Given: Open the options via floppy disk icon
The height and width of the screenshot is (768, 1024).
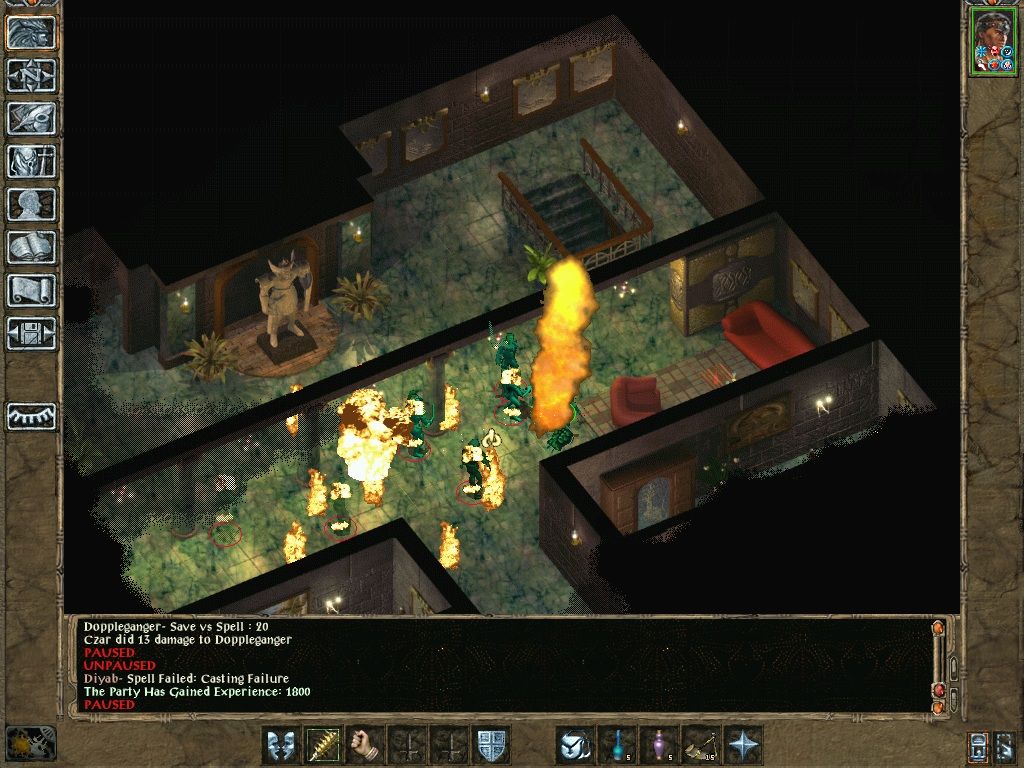Looking at the screenshot, I should point(32,333).
